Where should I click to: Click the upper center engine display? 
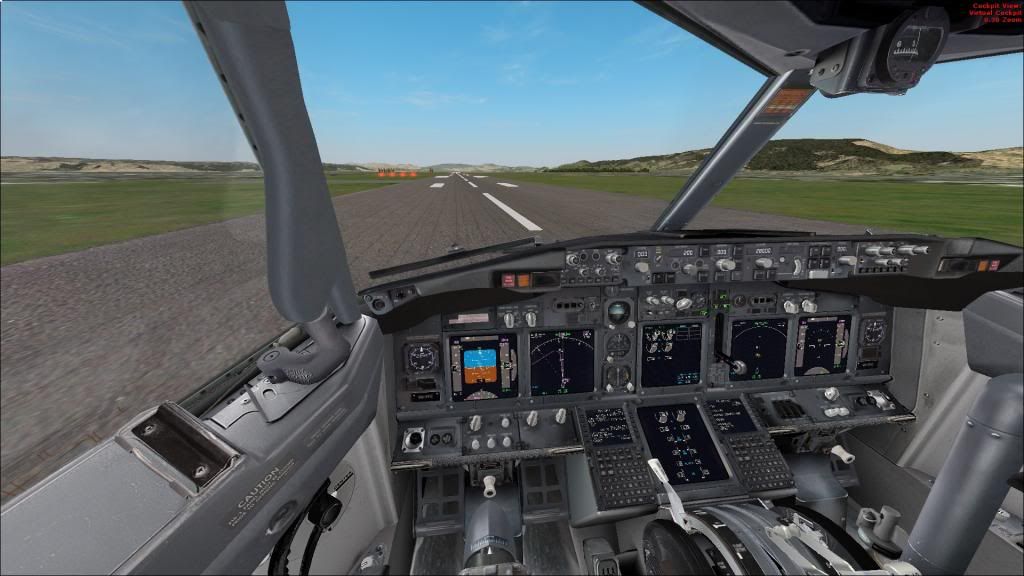[x=671, y=354]
